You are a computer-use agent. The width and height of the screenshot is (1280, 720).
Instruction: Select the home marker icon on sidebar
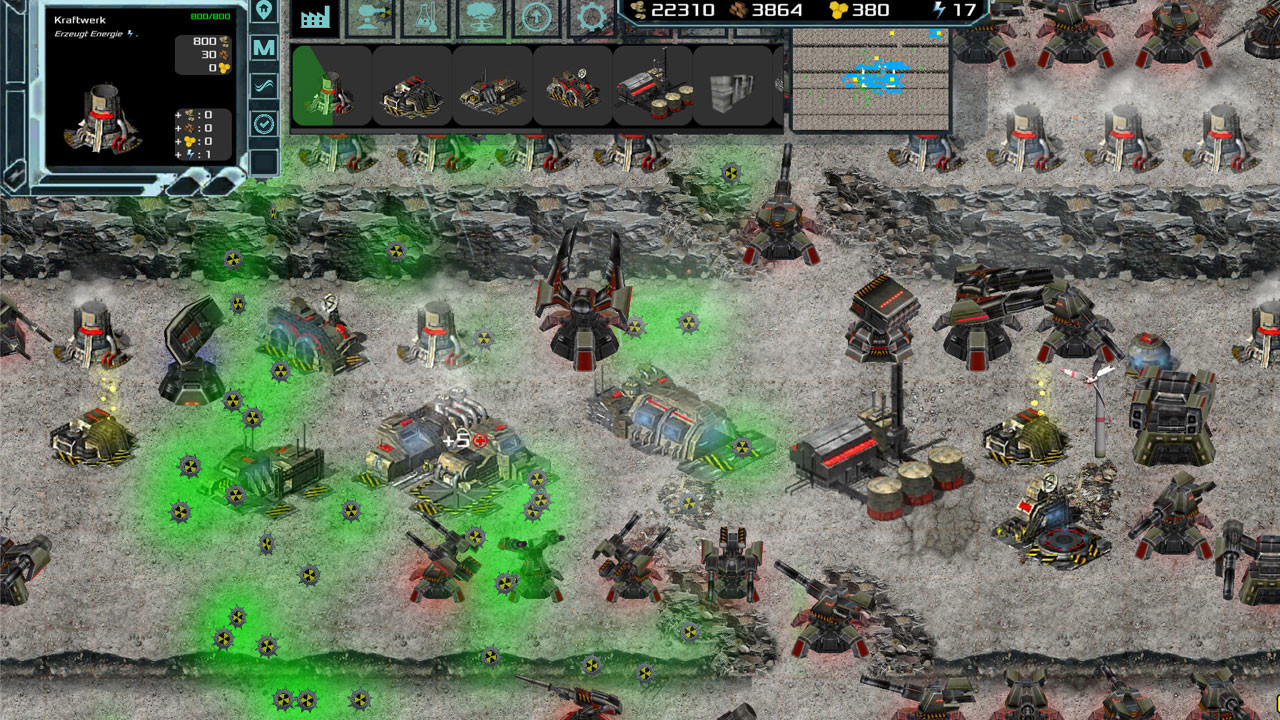[x=262, y=12]
